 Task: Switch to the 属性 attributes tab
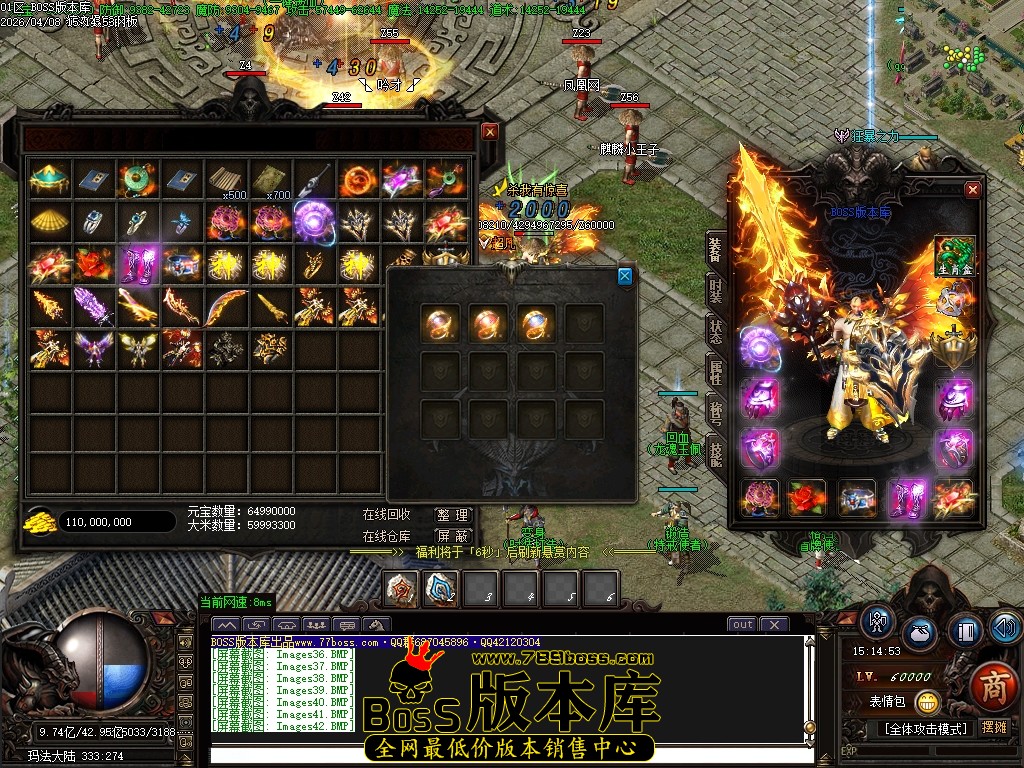tap(715, 373)
